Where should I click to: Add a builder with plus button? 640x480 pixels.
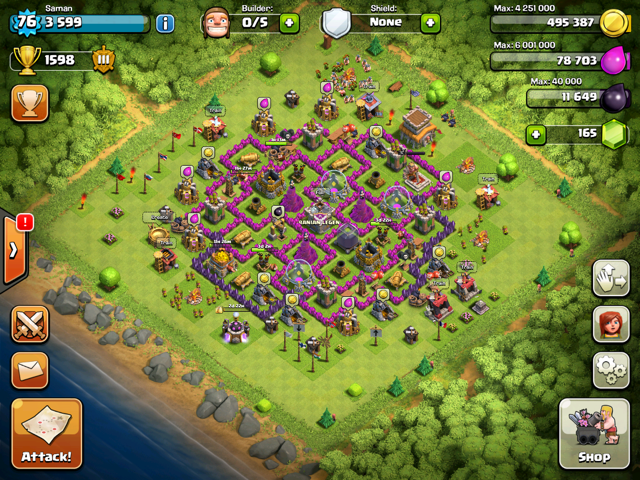289,23
